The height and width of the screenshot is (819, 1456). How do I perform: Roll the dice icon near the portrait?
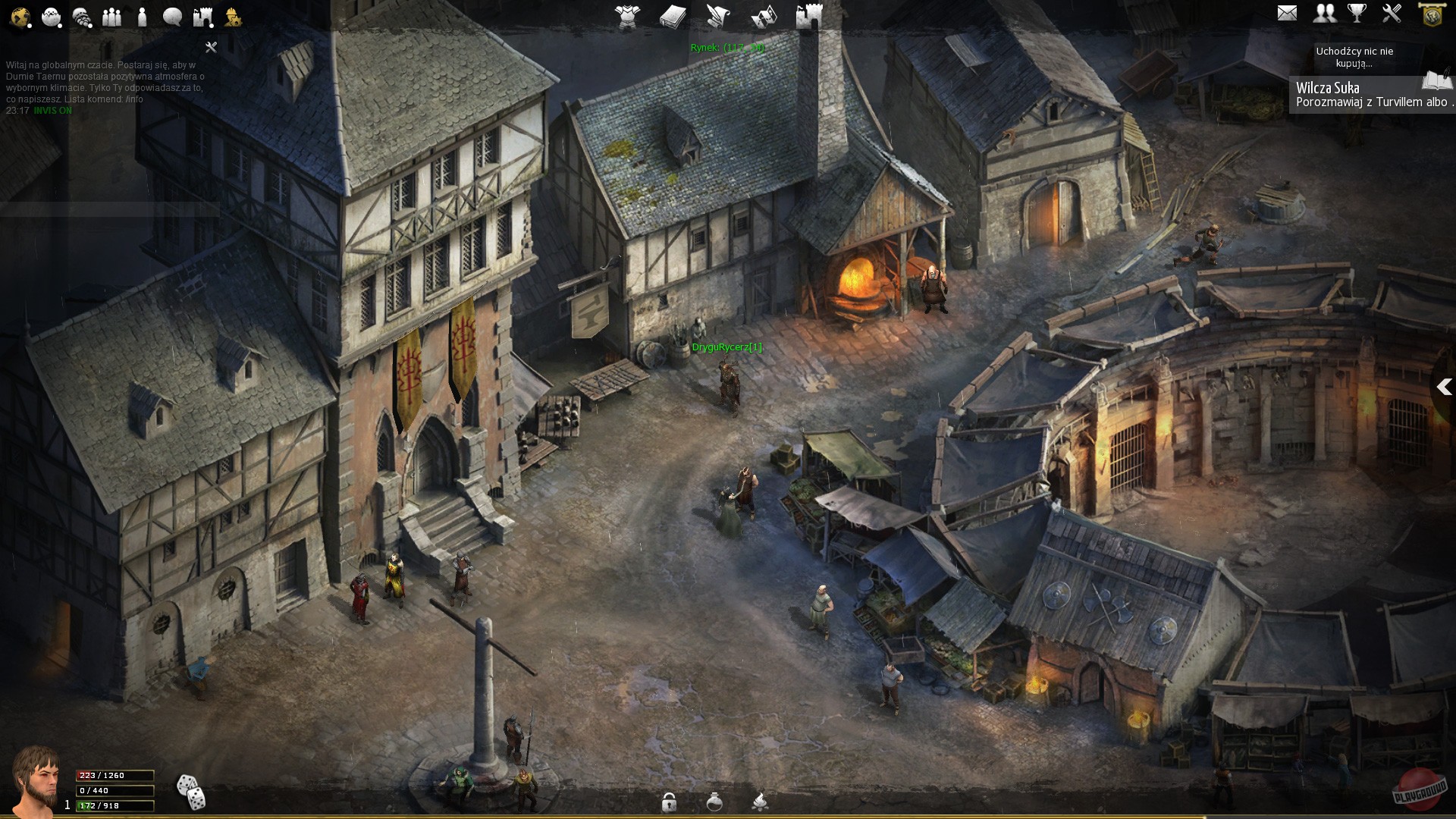tap(190, 792)
